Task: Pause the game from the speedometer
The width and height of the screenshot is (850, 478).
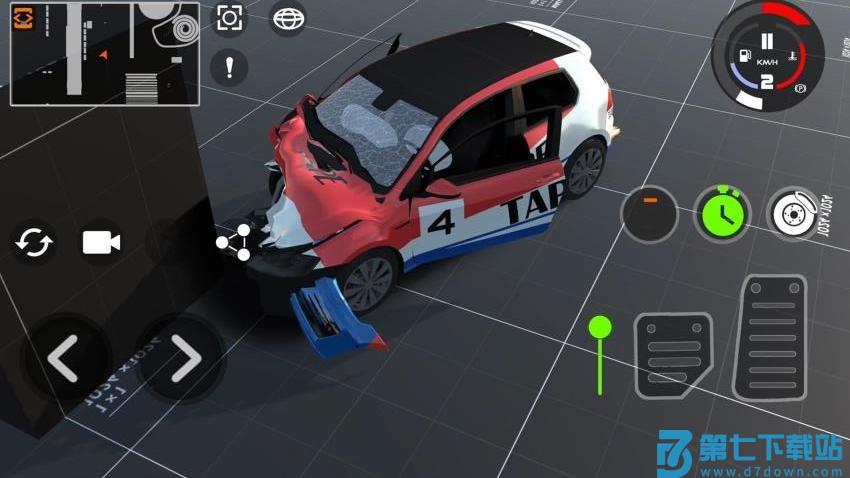Action: [x=767, y=42]
